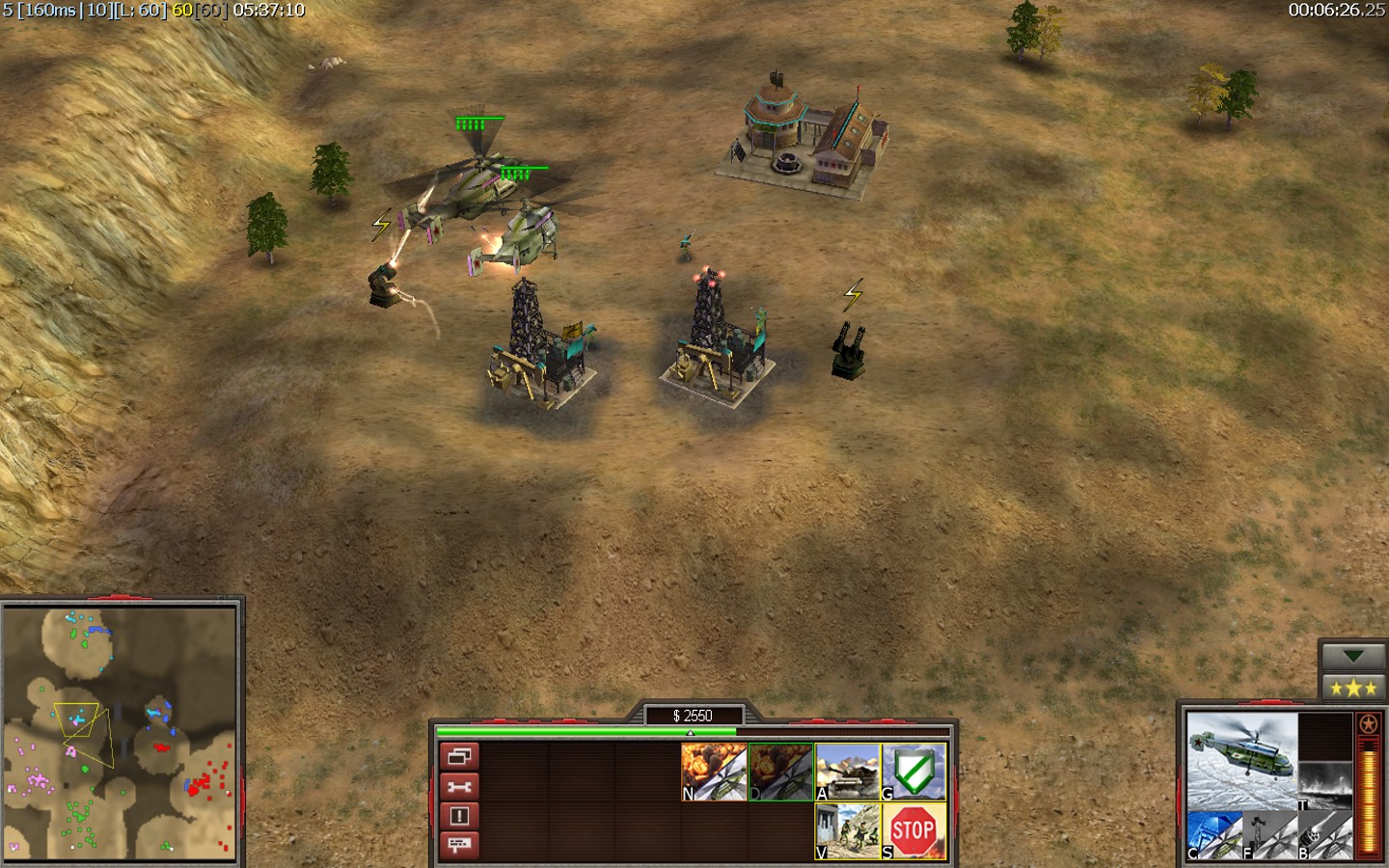Open the Generals Powers three-star button

(1352, 688)
